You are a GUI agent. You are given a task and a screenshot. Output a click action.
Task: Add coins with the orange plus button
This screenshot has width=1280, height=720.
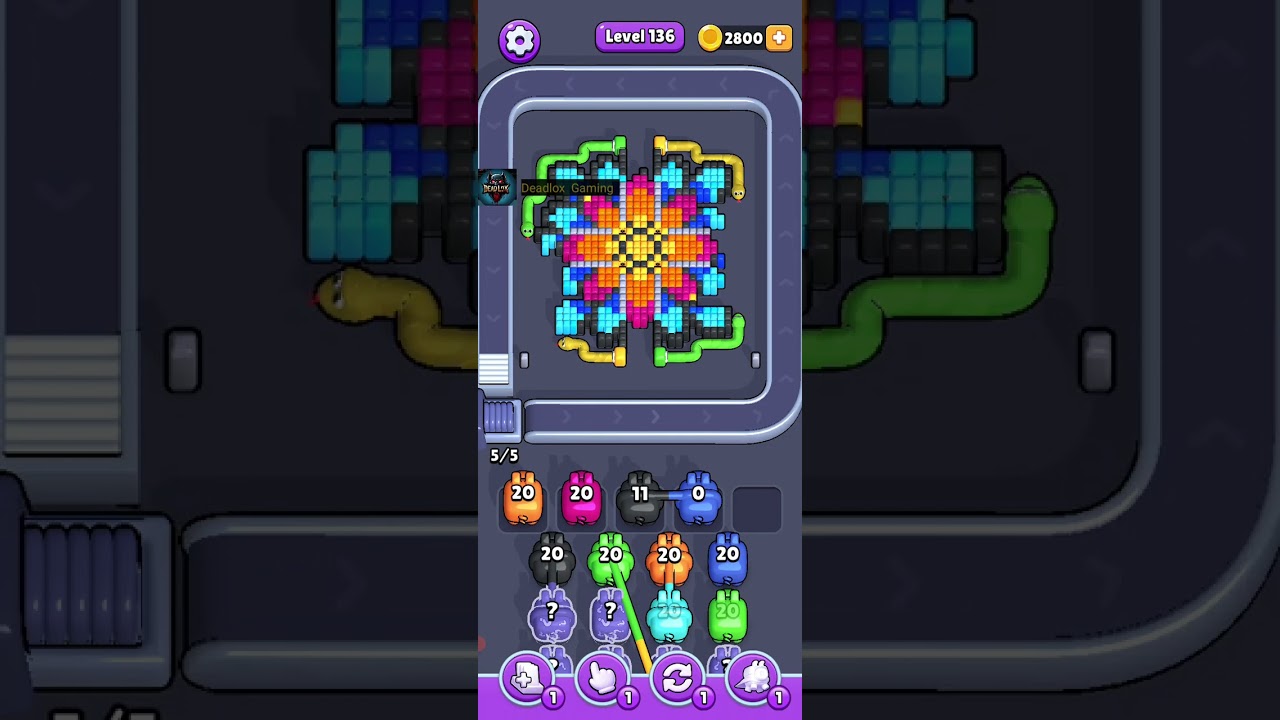click(778, 38)
